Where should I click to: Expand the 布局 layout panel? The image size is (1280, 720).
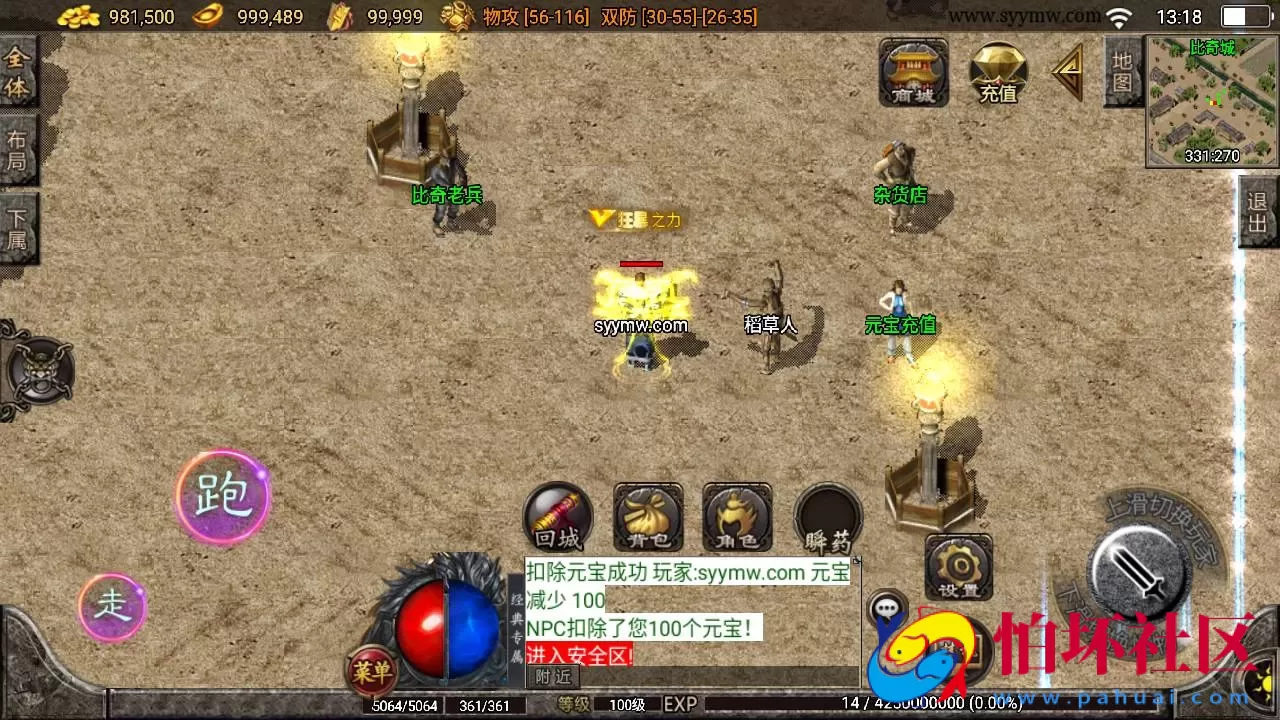17,150
